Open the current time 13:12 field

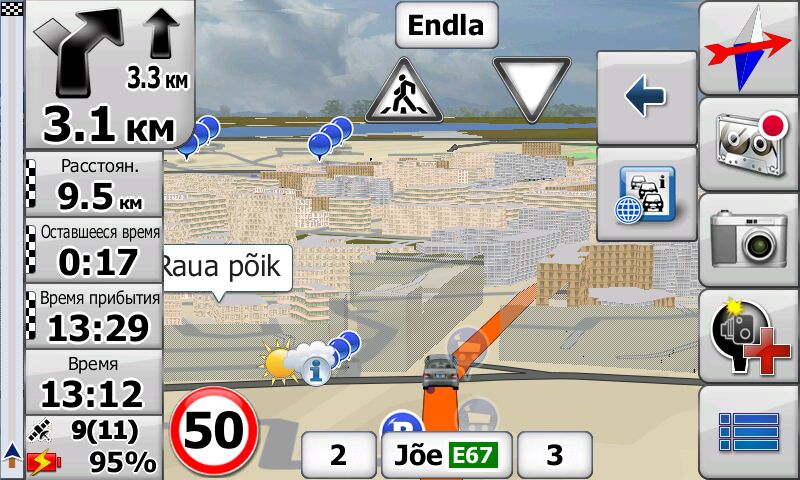coord(97,380)
